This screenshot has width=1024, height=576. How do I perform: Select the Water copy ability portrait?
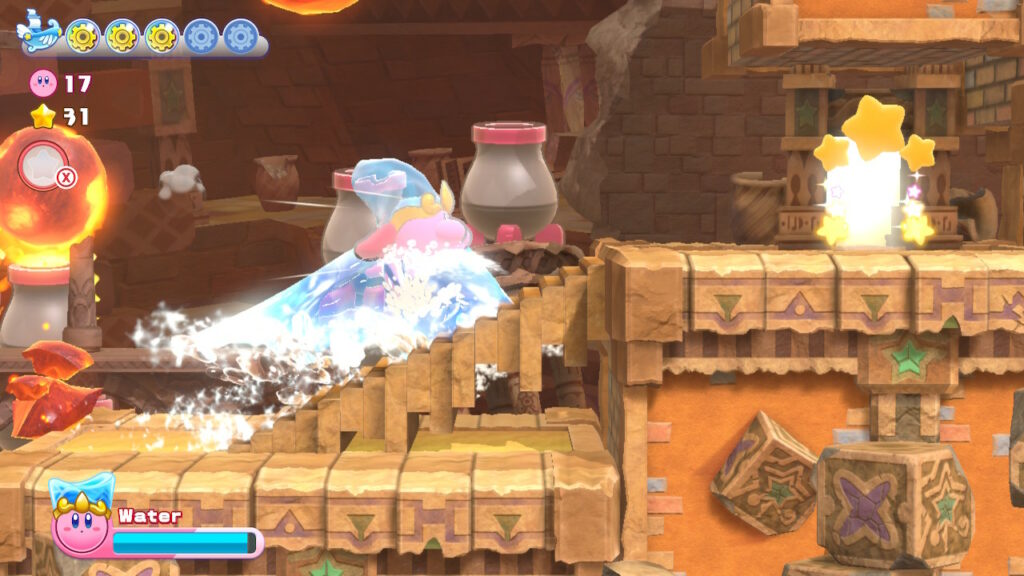[x=81, y=517]
